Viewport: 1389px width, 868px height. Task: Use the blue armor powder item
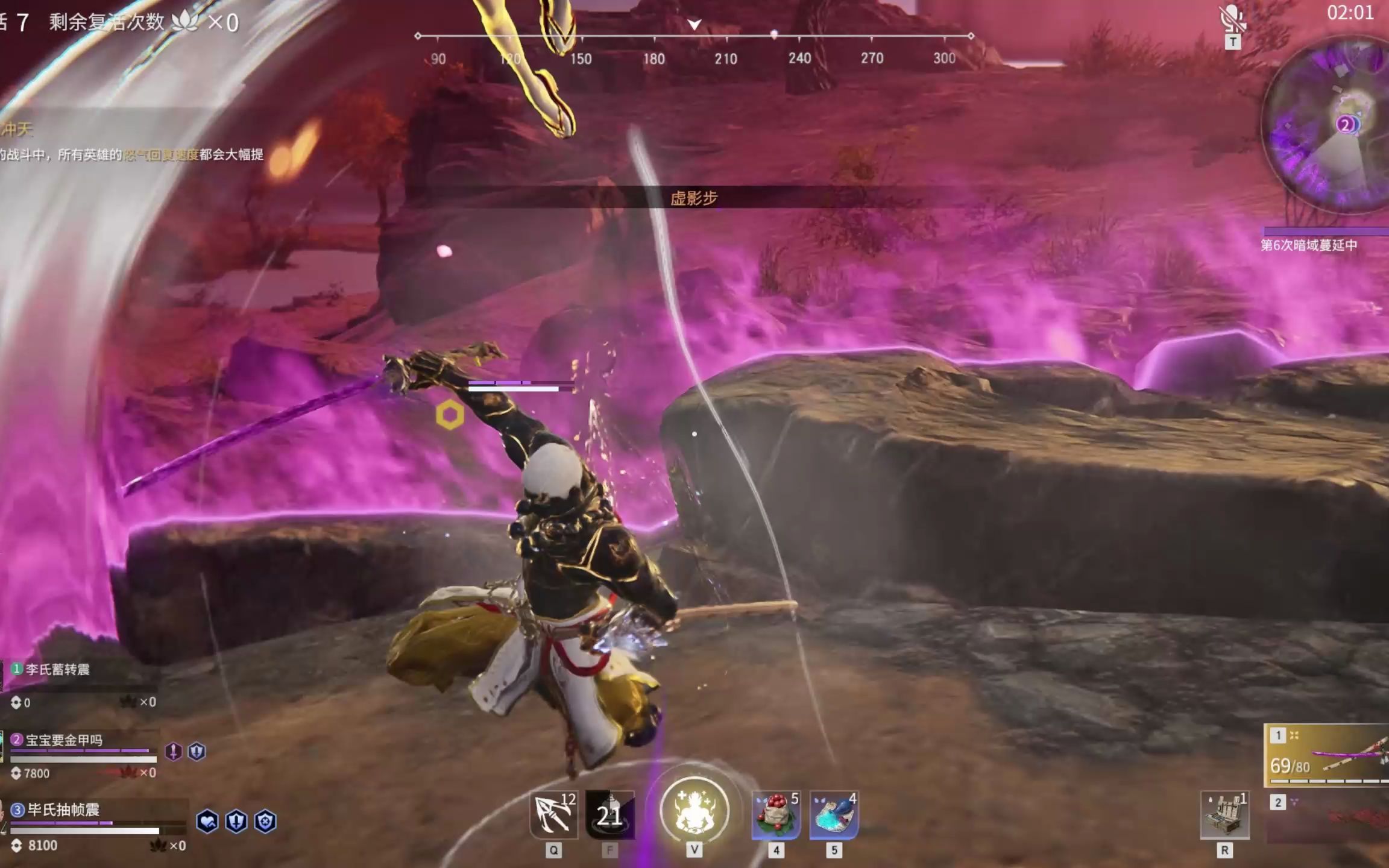pos(834,815)
